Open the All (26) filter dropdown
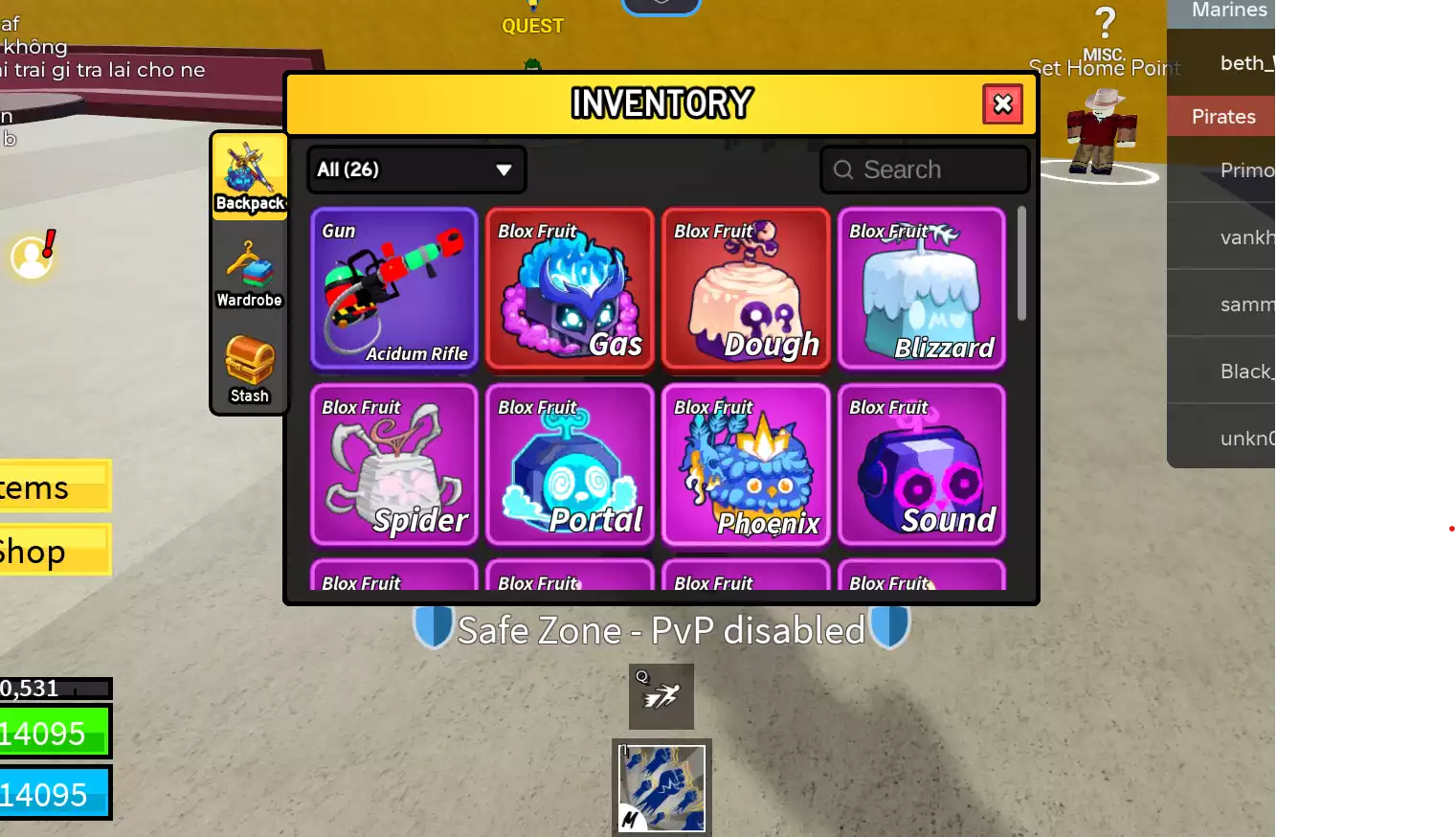Screen dimensions: 1456x837 (415, 170)
